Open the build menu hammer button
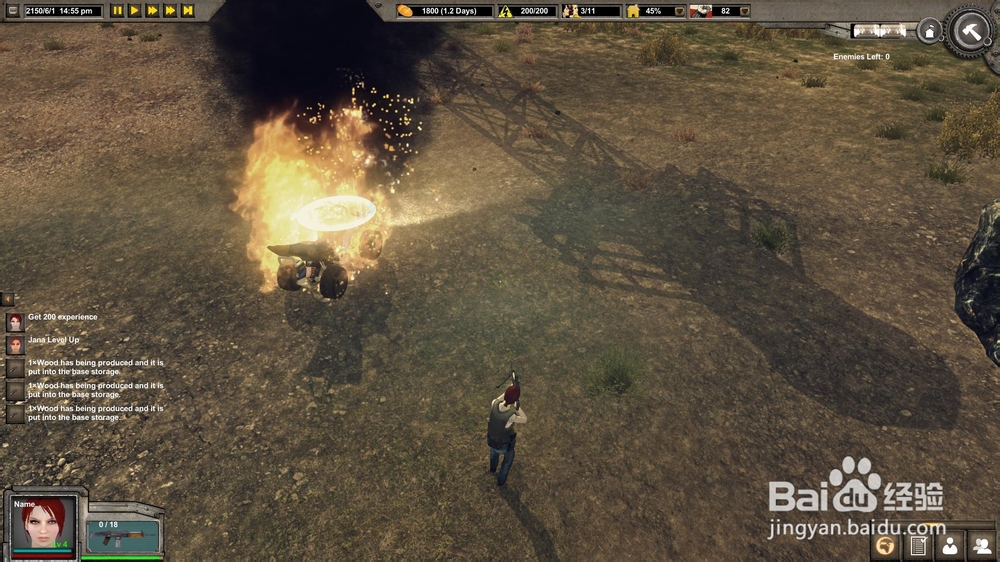Screen dimensions: 1000x562 point(969,31)
